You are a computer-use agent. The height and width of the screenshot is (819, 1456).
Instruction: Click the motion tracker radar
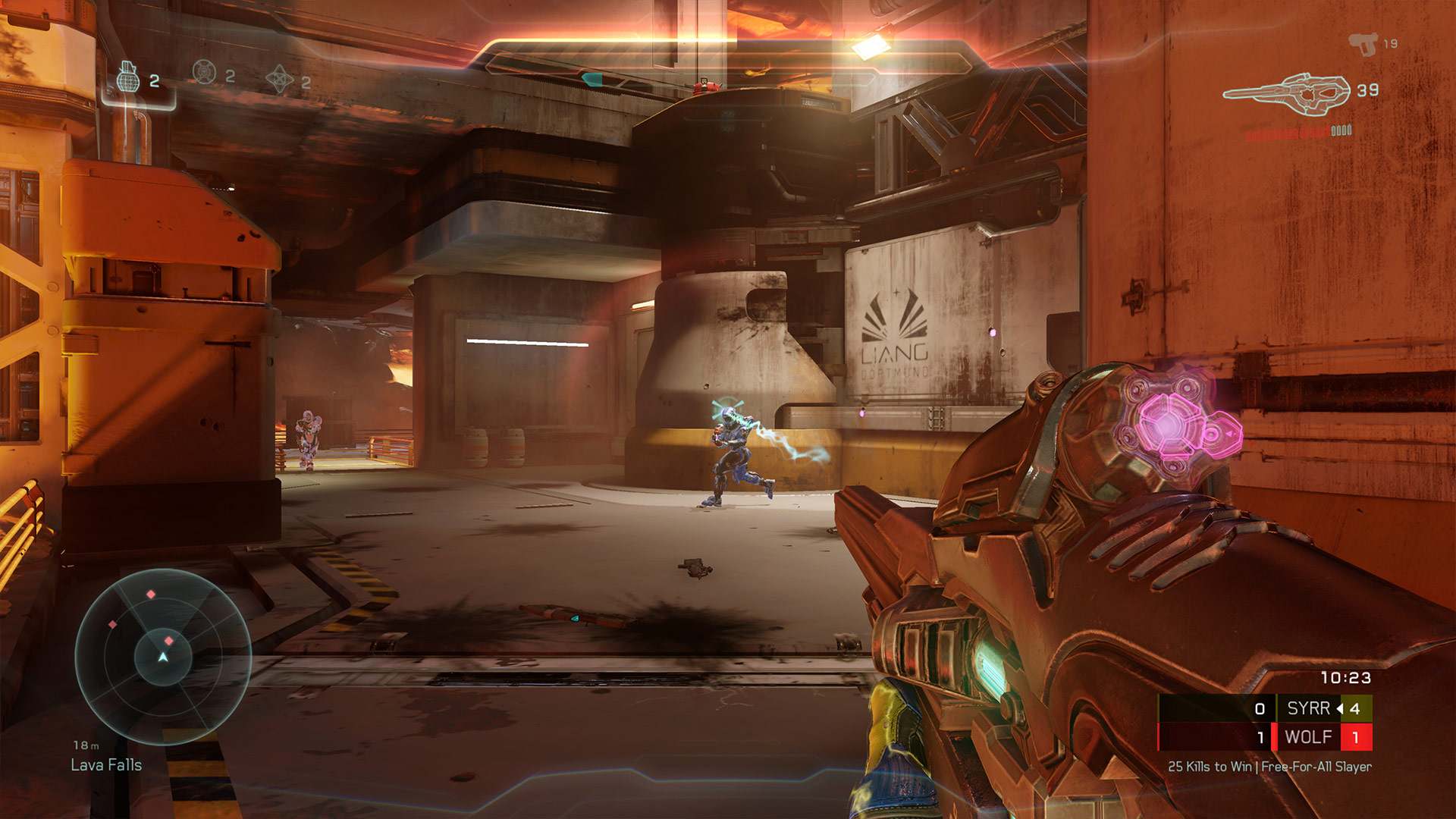[163, 656]
